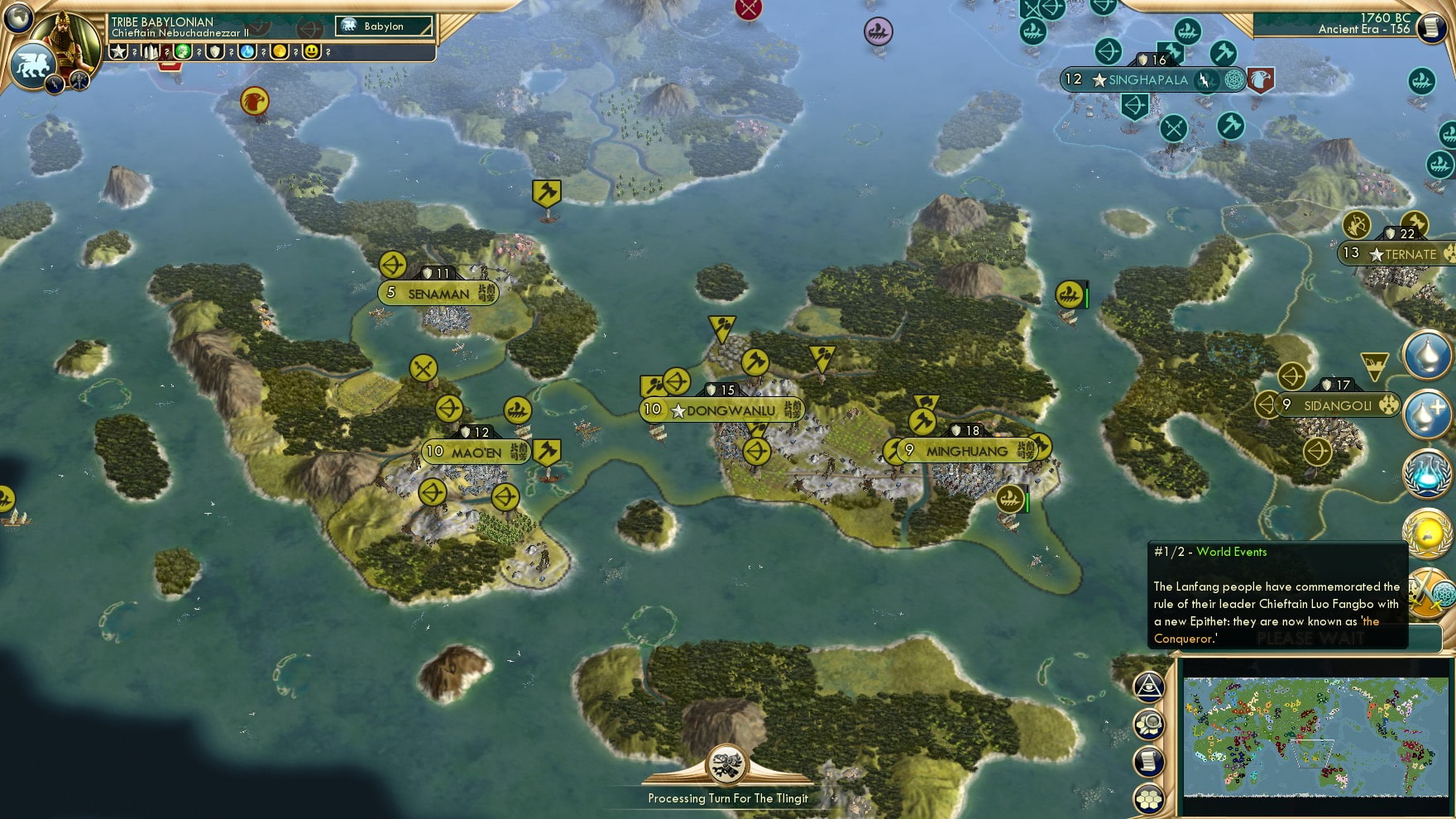Click the droplet-with-plus notification icon
Screen dimensions: 1456x819
[1427, 414]
